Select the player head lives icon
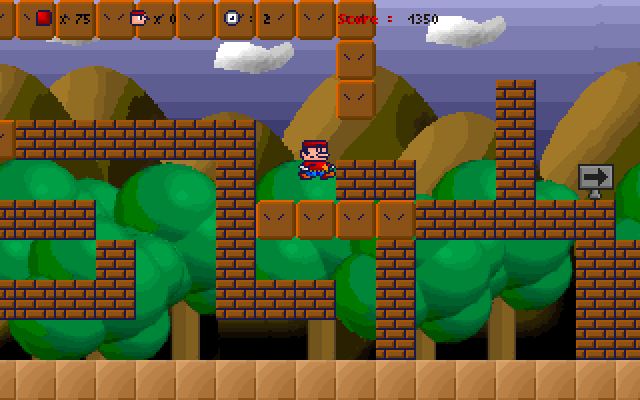640x400 pixels. [x=138, y=18]
